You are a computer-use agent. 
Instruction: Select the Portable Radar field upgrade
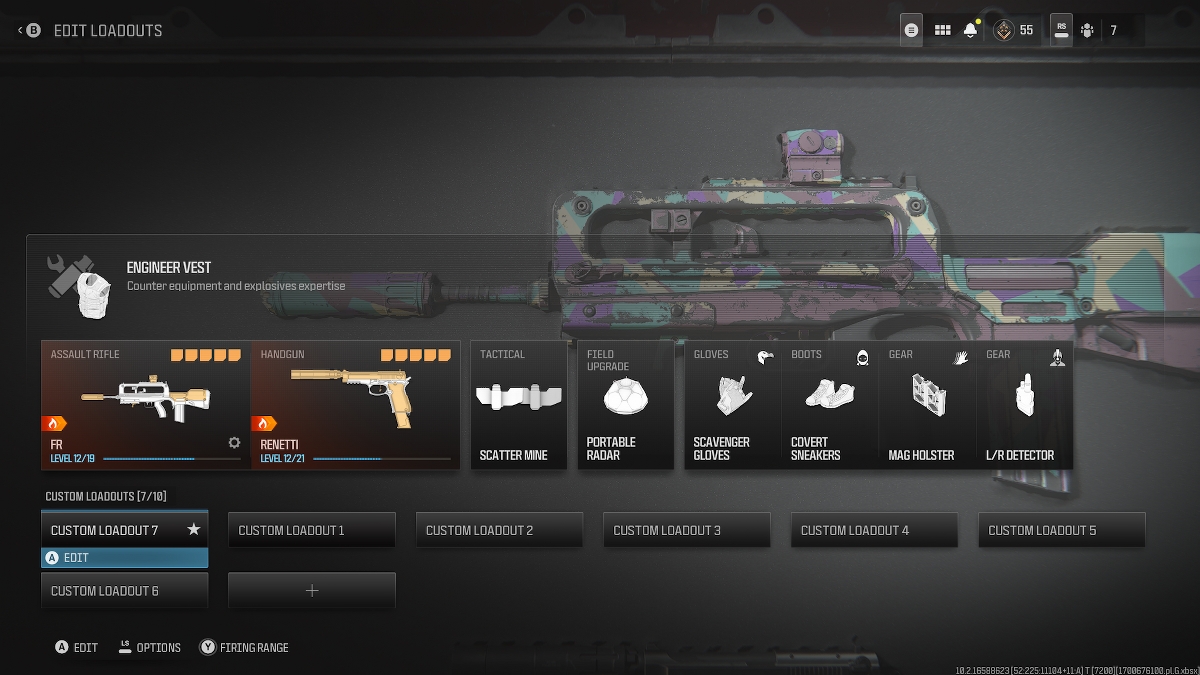625,404
